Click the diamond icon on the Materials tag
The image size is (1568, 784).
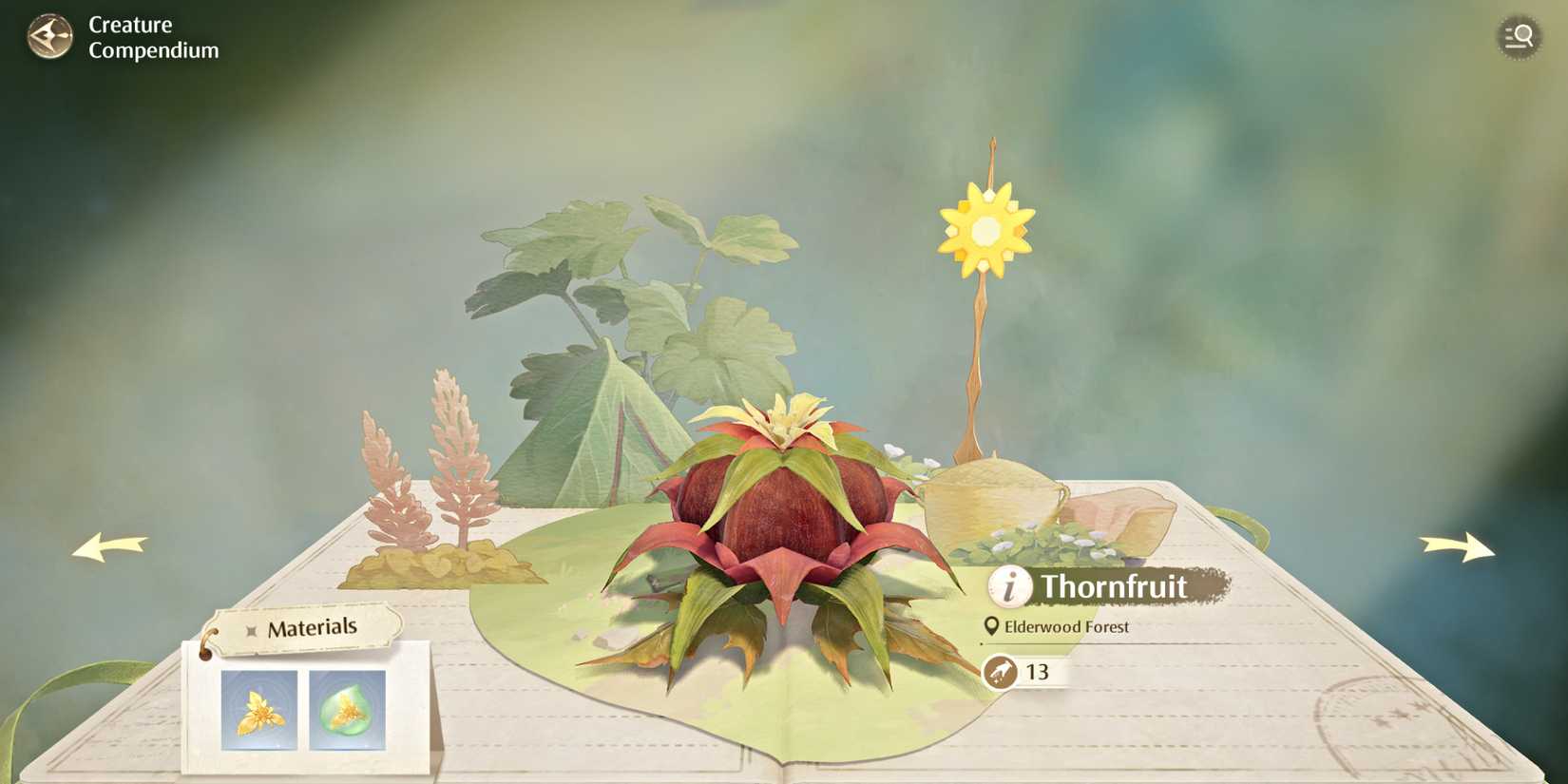click(249, 628)
